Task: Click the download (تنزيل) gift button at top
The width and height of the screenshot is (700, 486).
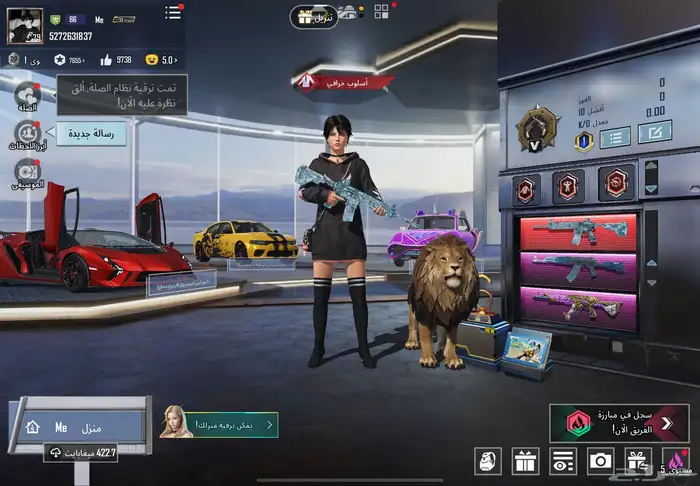Action: pos(314,17)
